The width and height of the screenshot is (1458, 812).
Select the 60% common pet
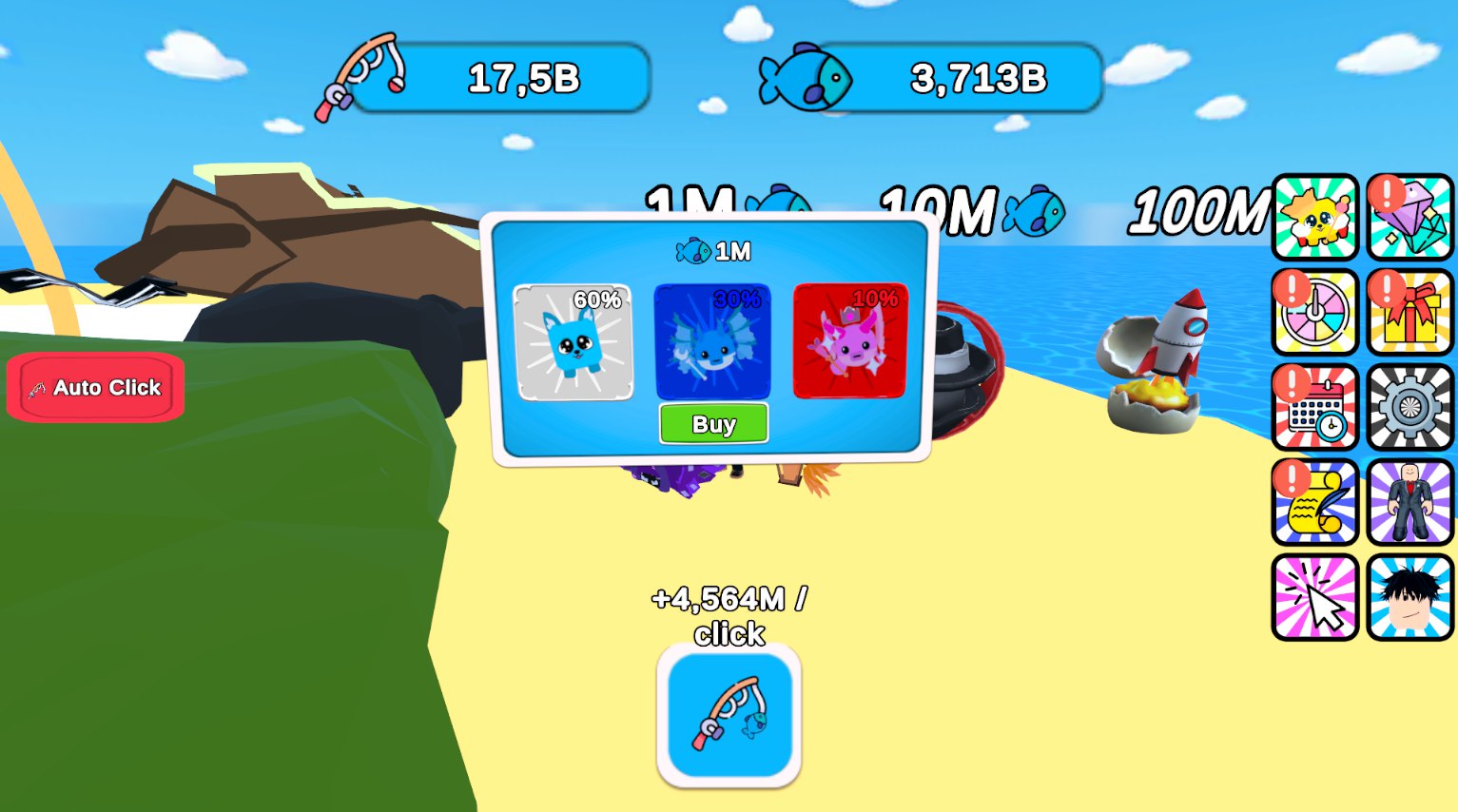[574, 340]
